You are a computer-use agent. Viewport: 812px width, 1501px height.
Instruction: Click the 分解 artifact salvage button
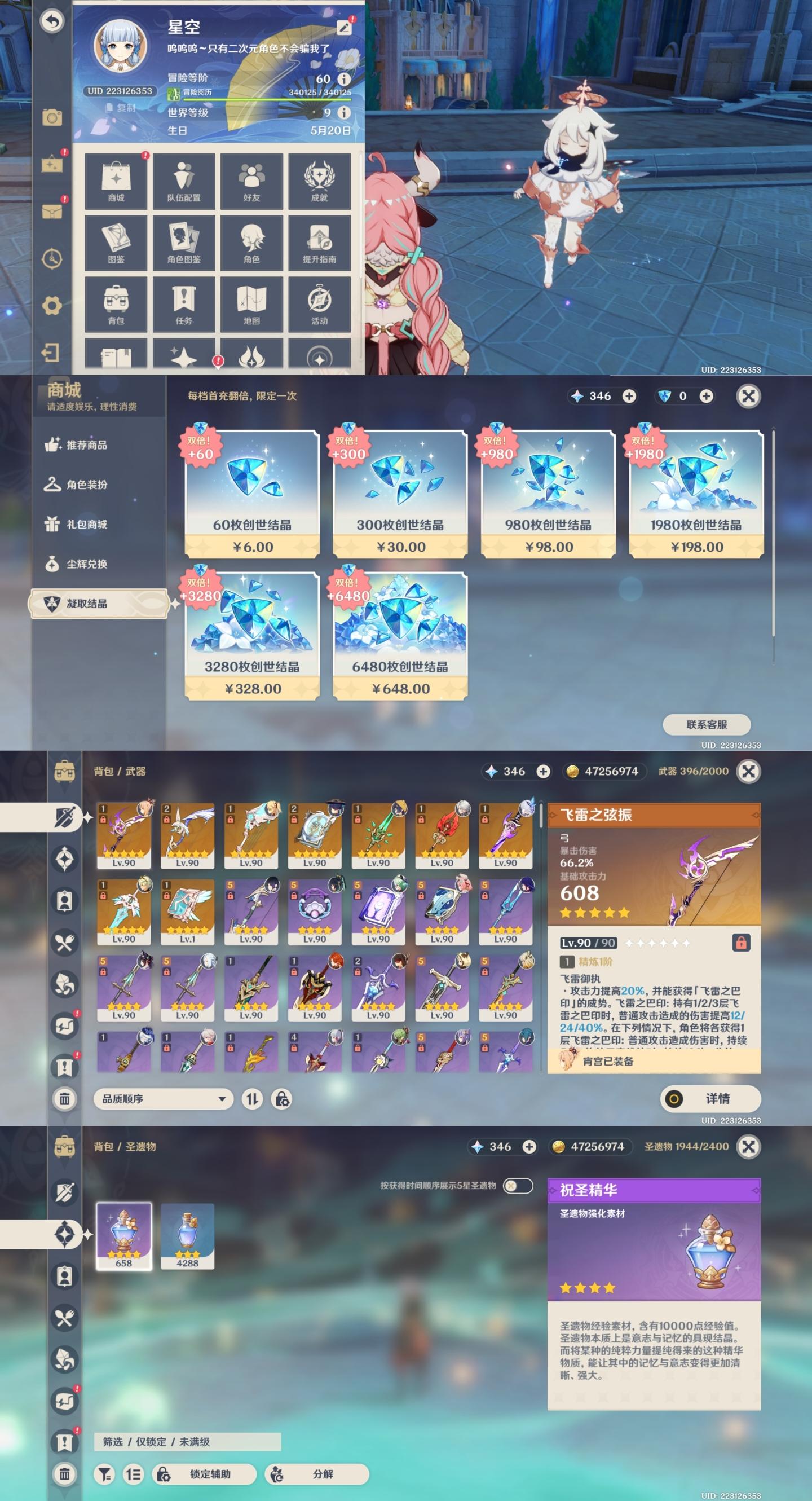[x=317, y=1473]
